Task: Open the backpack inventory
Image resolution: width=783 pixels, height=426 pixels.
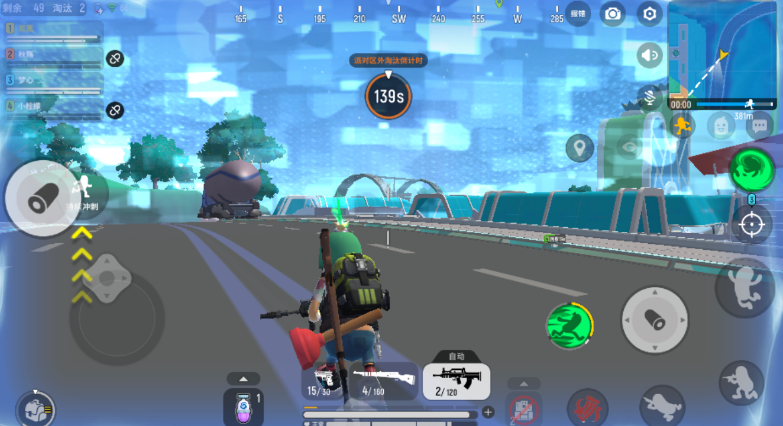Action: click(x=34, y=408)
